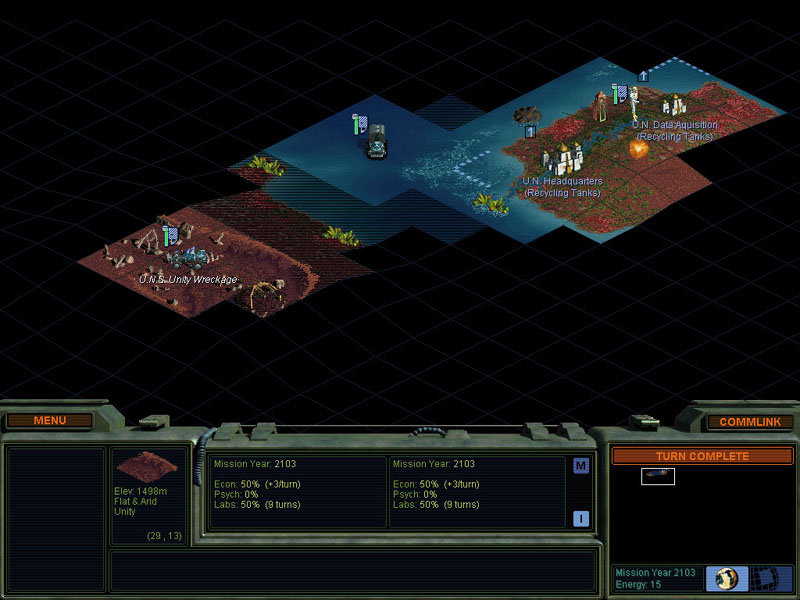Open the MENU button
The height and width of the screenshot is (600, 800).
[x=49, y=421]
